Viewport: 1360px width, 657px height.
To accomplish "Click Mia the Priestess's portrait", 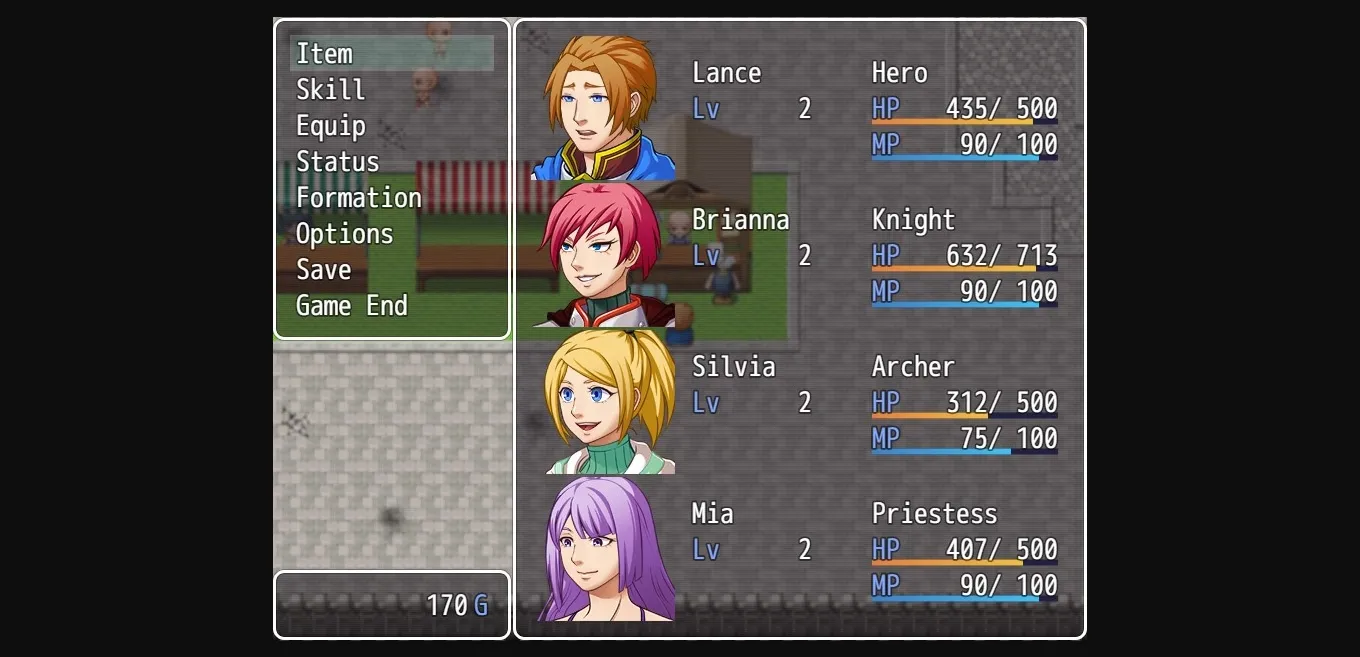I will click(603, 548).
